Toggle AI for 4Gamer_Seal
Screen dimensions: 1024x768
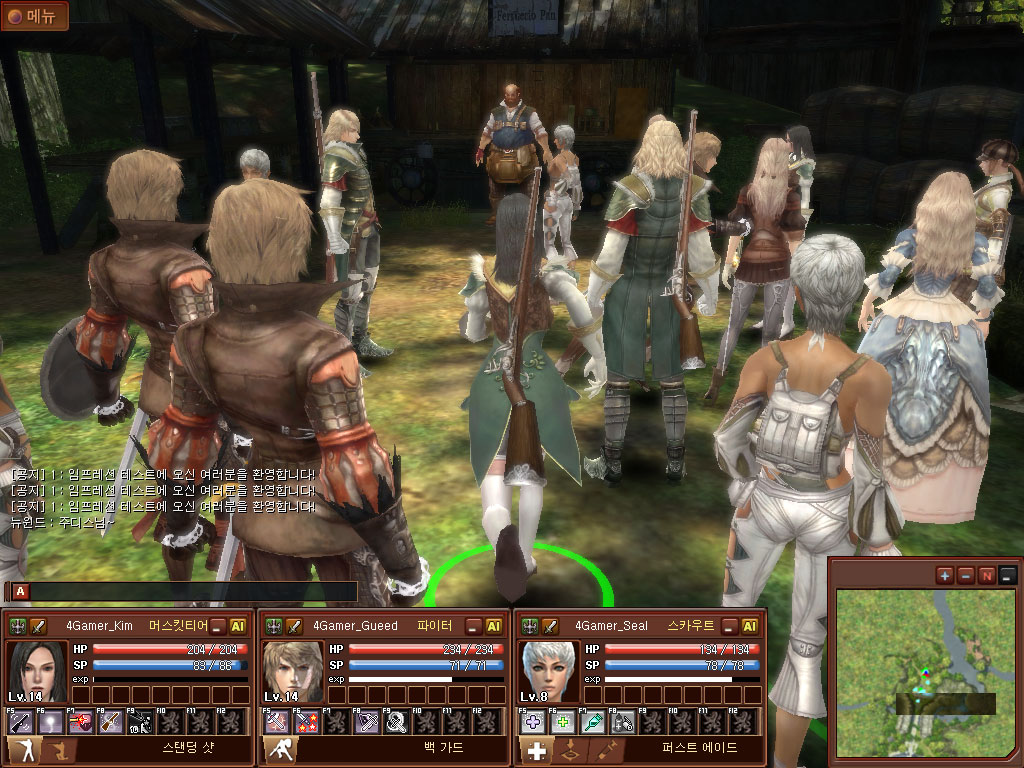pyautogui.click(x=750, y=626)
